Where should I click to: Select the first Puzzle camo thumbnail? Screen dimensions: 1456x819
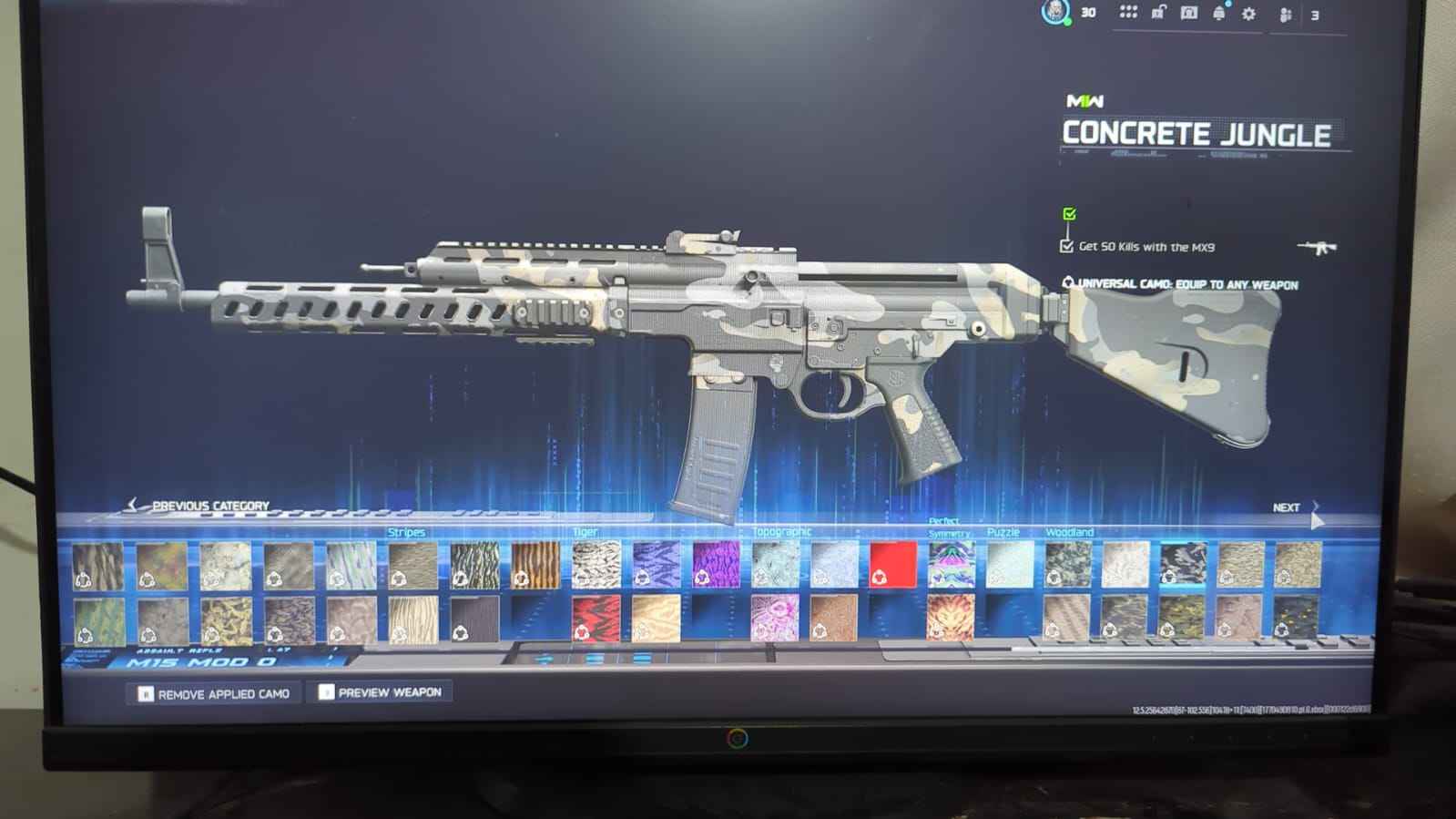[x=1011, y=563]
